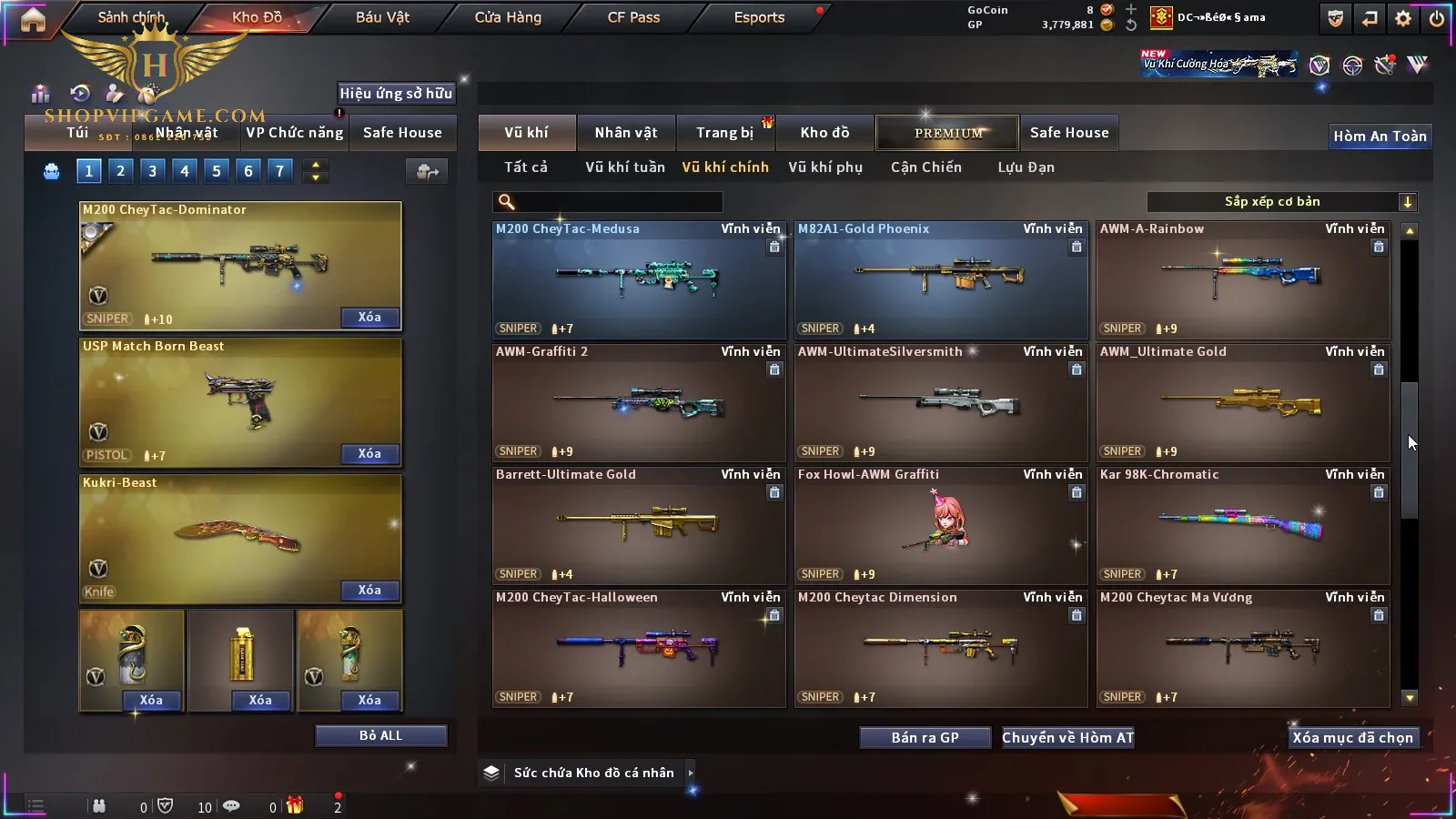Switch to the Trang bị tab
The width and height of the screenshot is (1456, 819).
coord(724,133)
